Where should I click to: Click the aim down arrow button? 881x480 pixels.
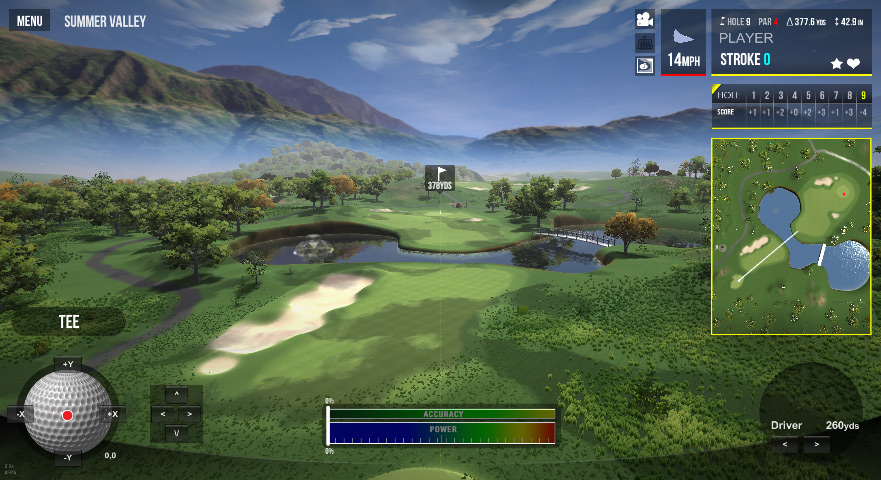[177, 433]
